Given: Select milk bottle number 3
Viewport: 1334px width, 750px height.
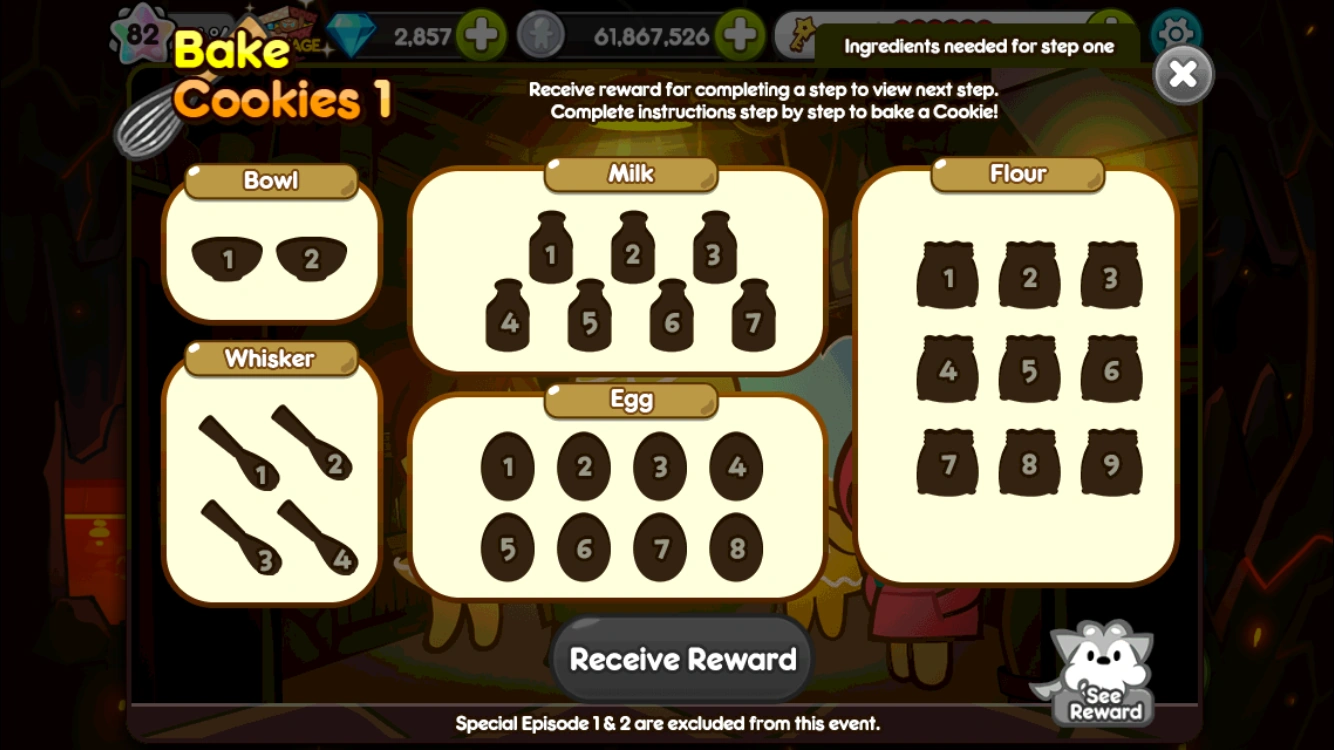Looking at the screenshot, I should (712, 253).
